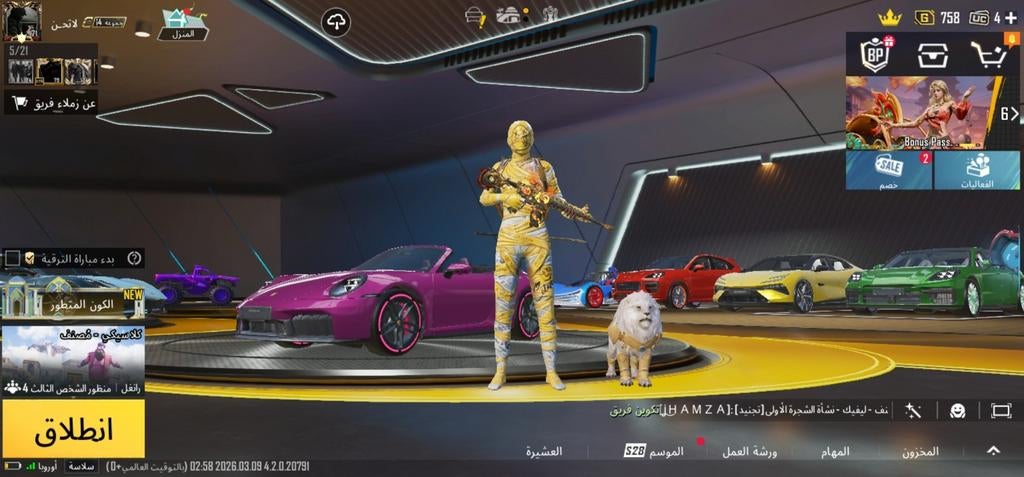This screenshot has width=1024, height=477.
Task: Open the player profile avatar
Action: (21, 20)
